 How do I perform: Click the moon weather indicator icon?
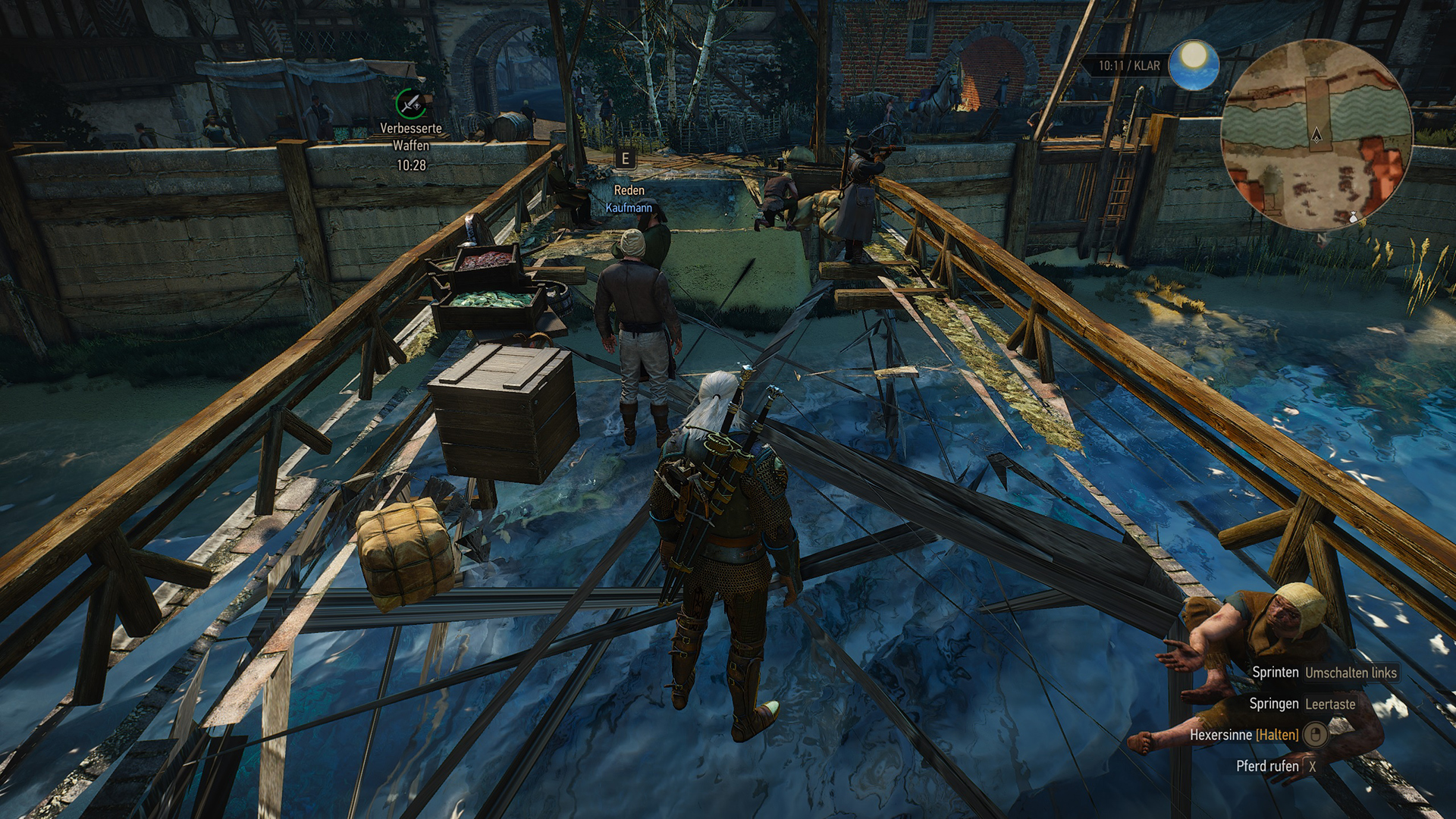[x=1193, y=64]
